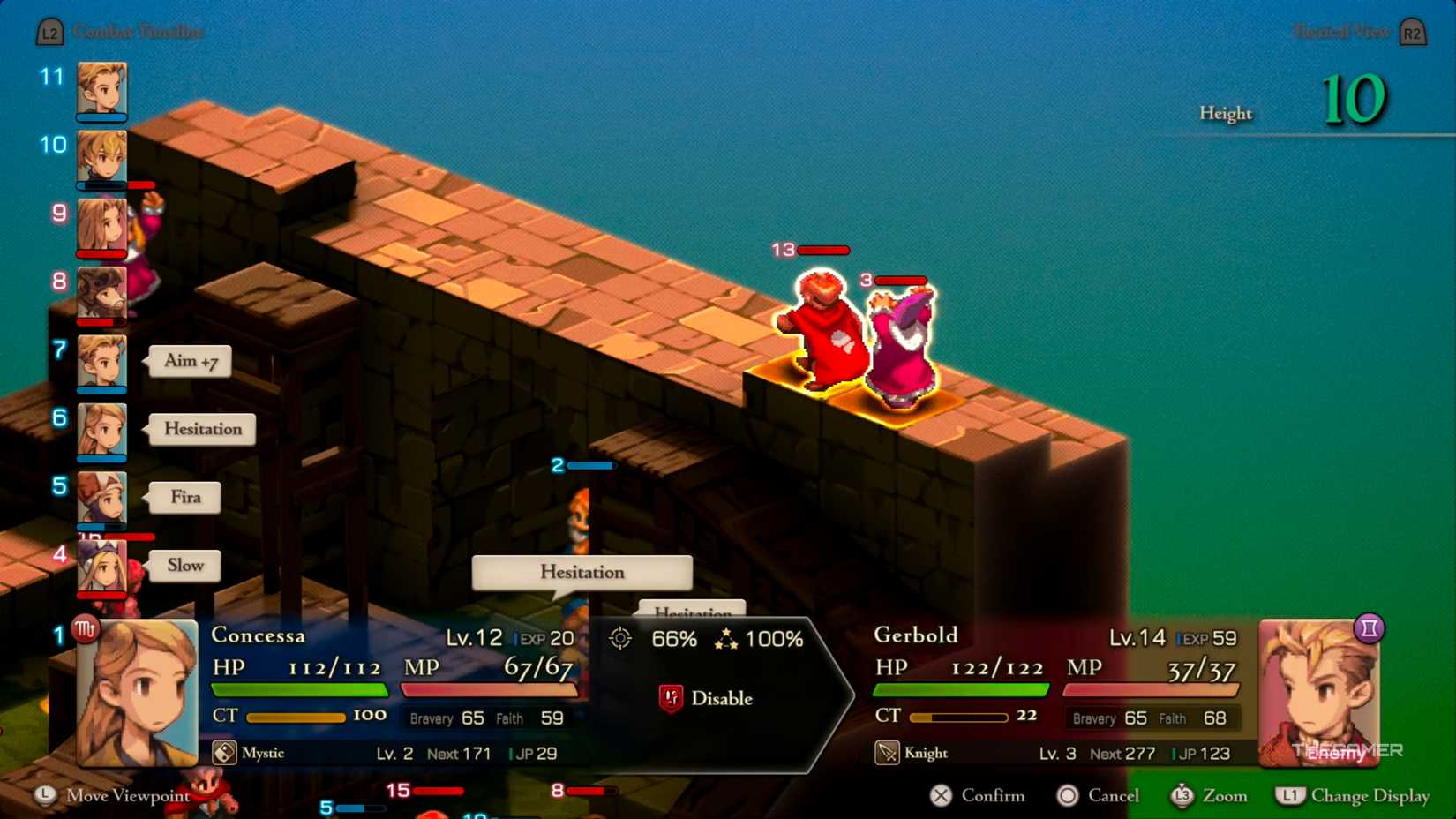This screenshot has width=1456, height=819.
Task: Choose Cancel at the bottom bar
Action: [1099, 795]
